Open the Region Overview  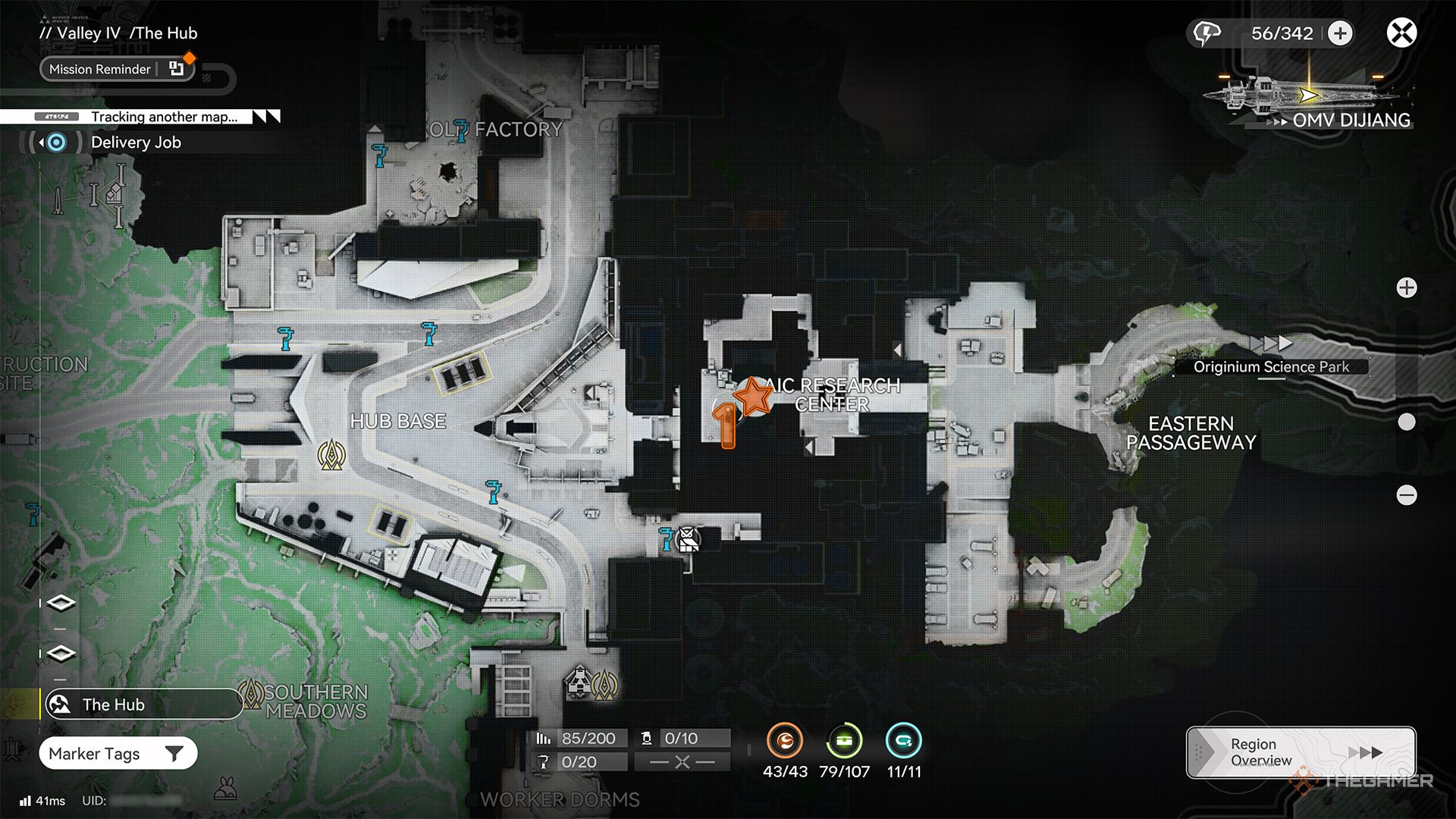(1300, 752)
